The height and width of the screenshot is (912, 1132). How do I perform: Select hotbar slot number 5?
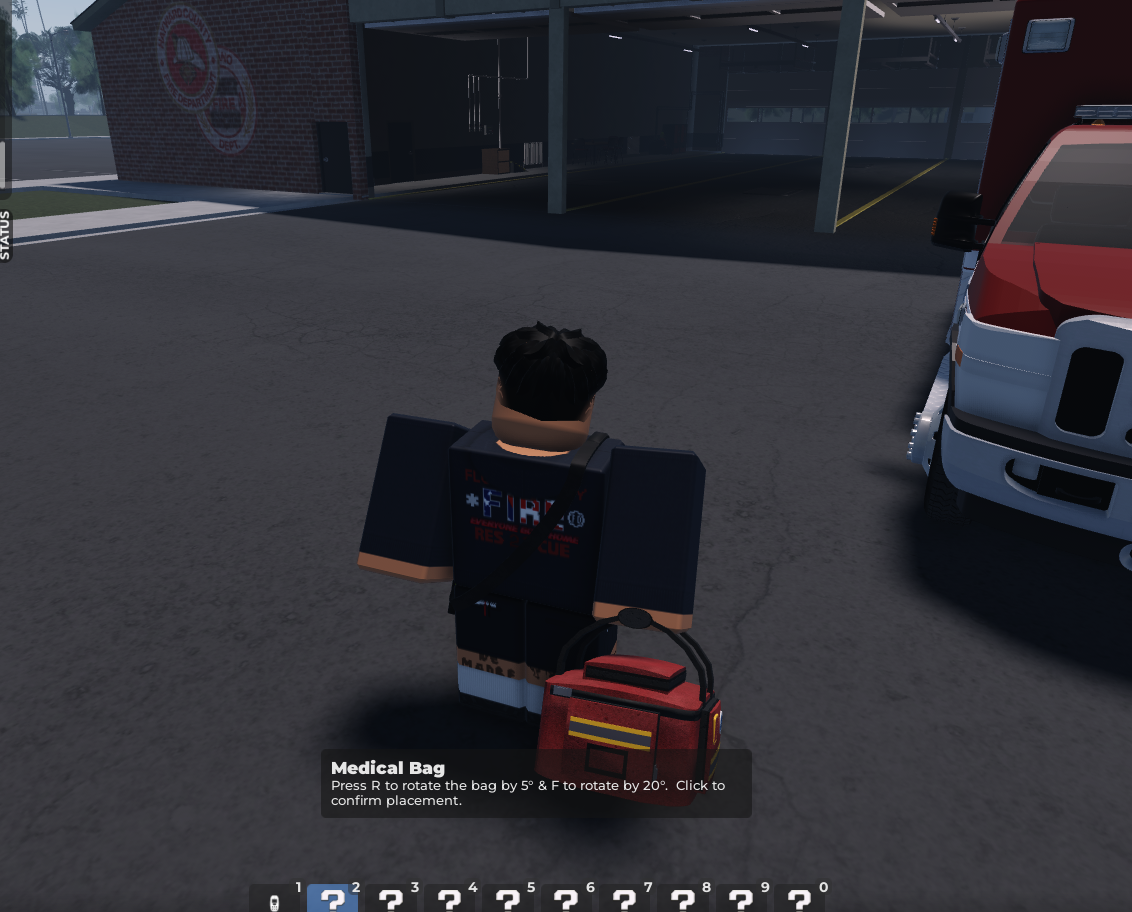click(507, 899)
